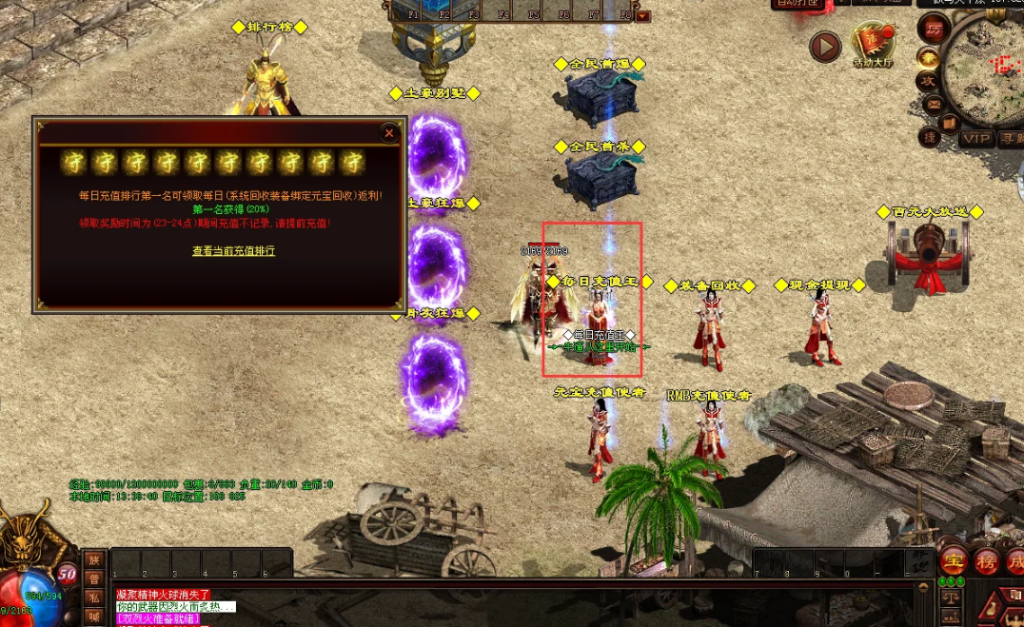Open the book icon beside minimap

point(948,122)
